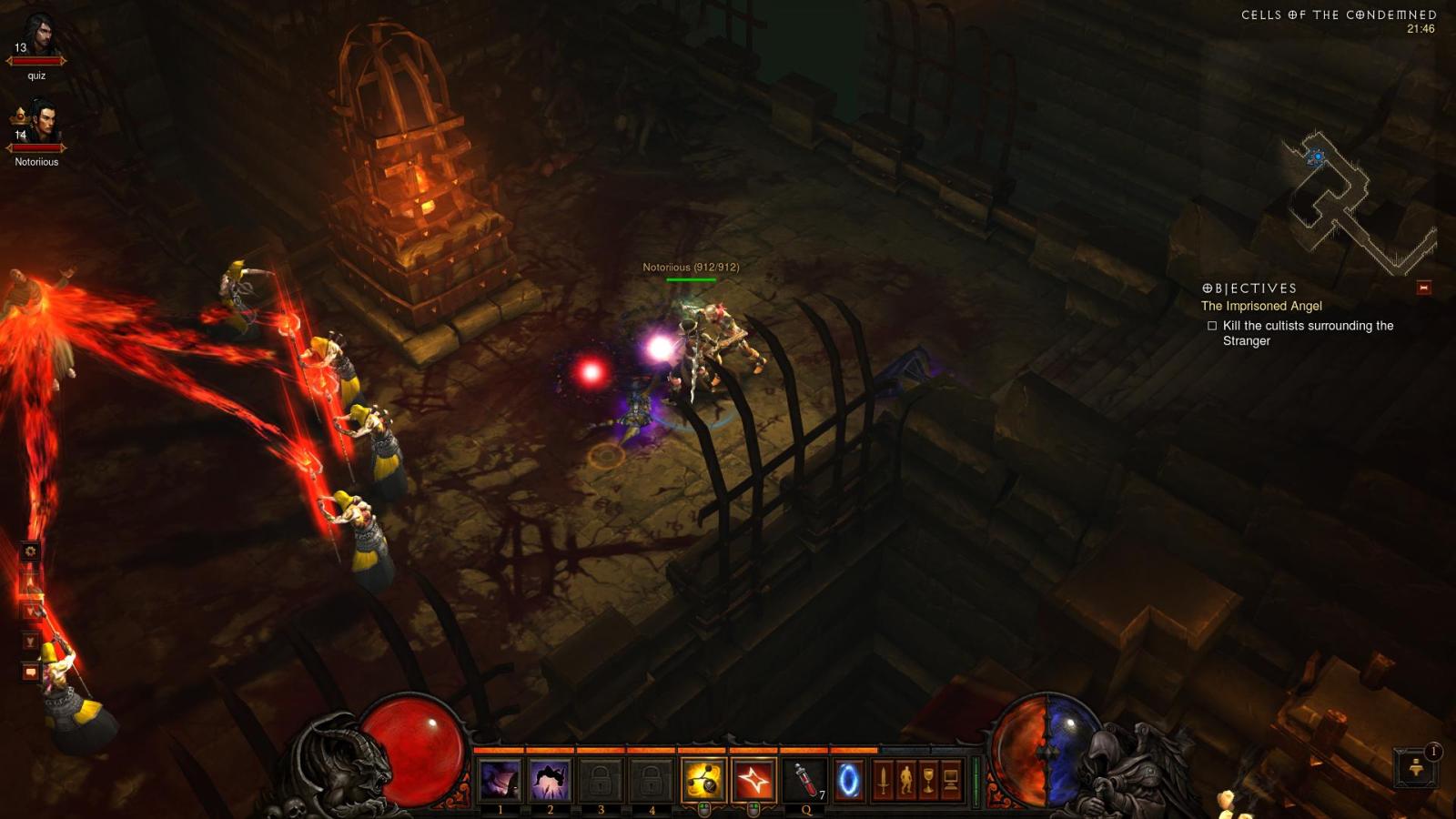Screen dimensions: 1456x819
Task: Open the character sheet figure icon
Action: click(x=905, y=780)
